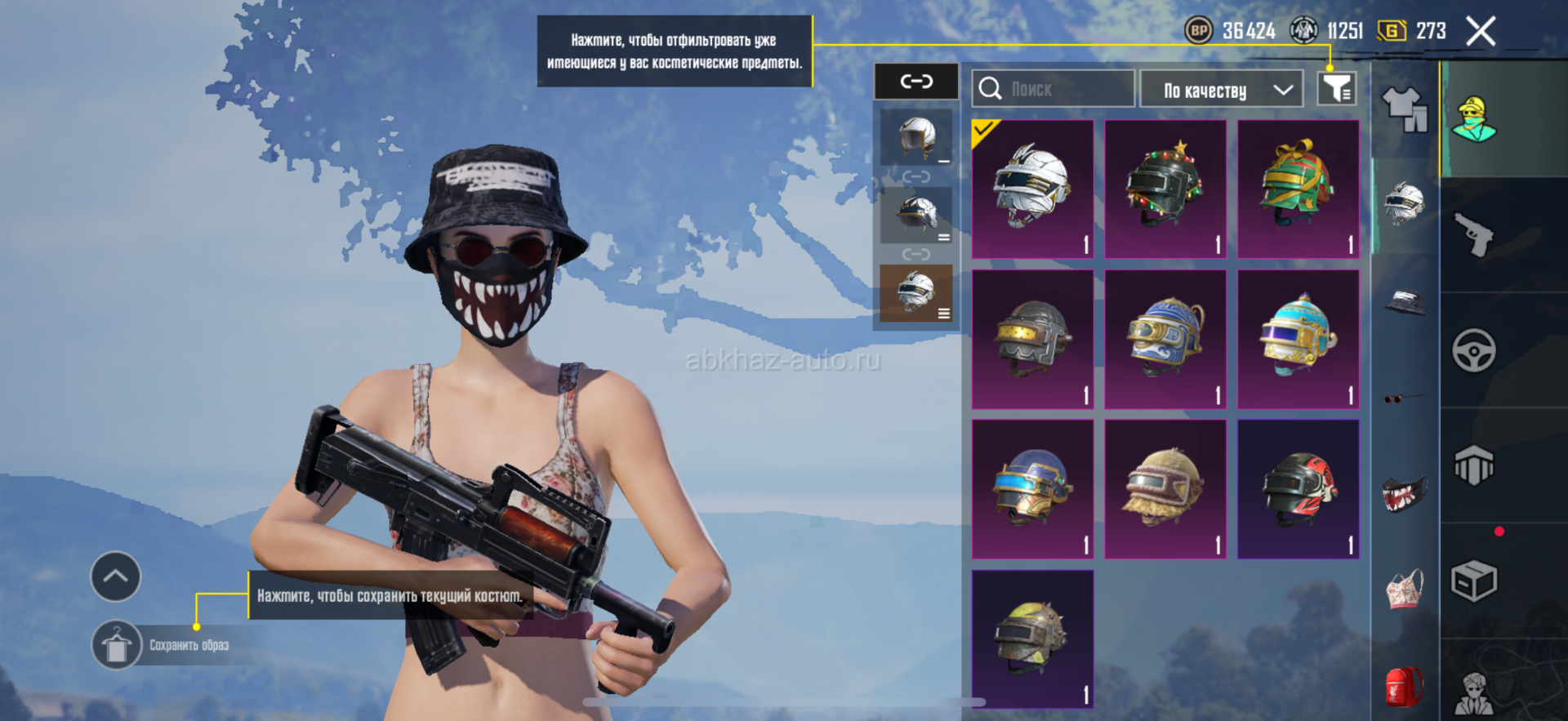
Task: Select the cyan and gold ornate helmet
Action: pyautogui.click(x=1298, y=339)
